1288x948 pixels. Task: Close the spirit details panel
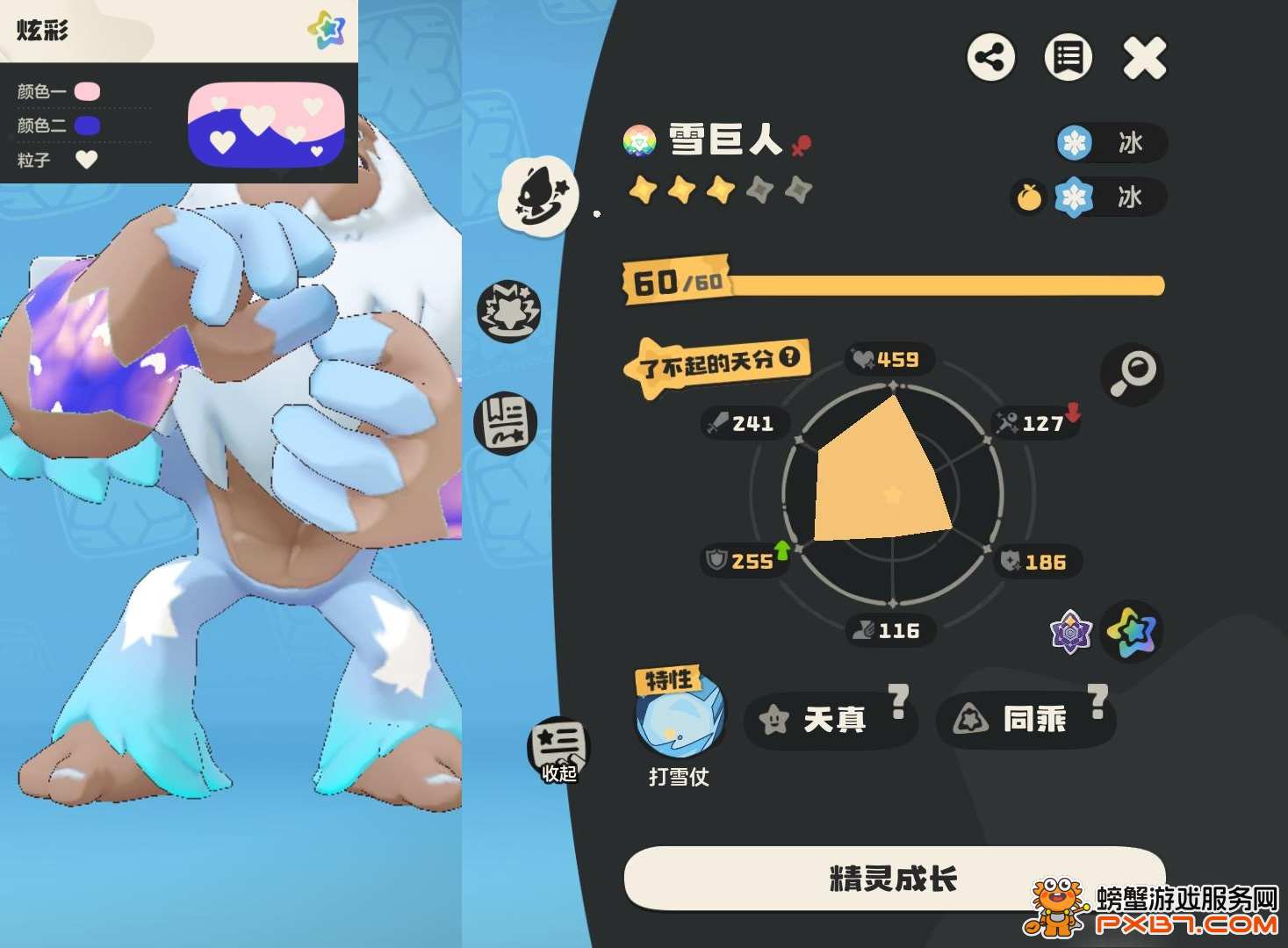click(x=1145, y=59)
